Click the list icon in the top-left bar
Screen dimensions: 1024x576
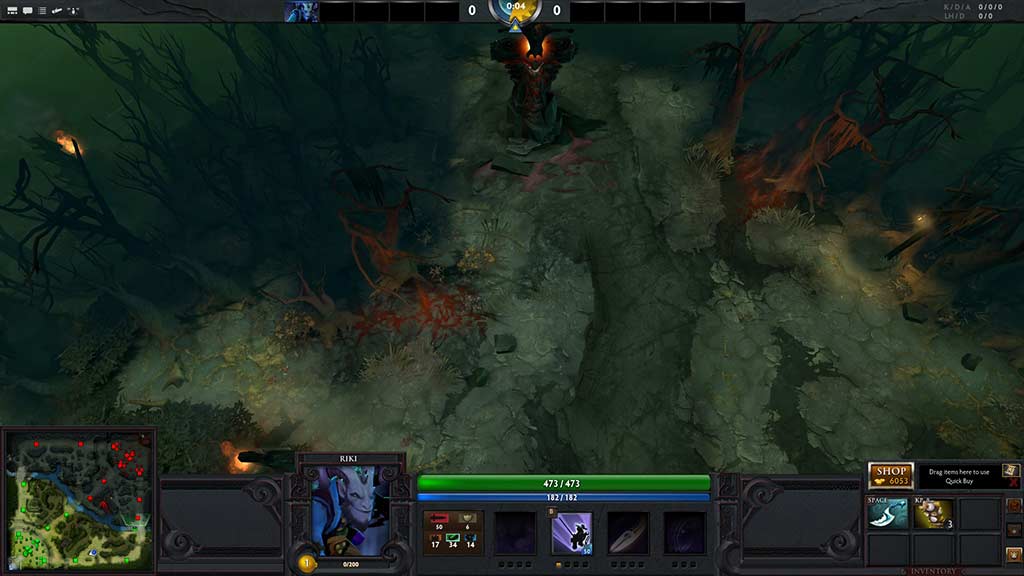(x=43, y=11)
